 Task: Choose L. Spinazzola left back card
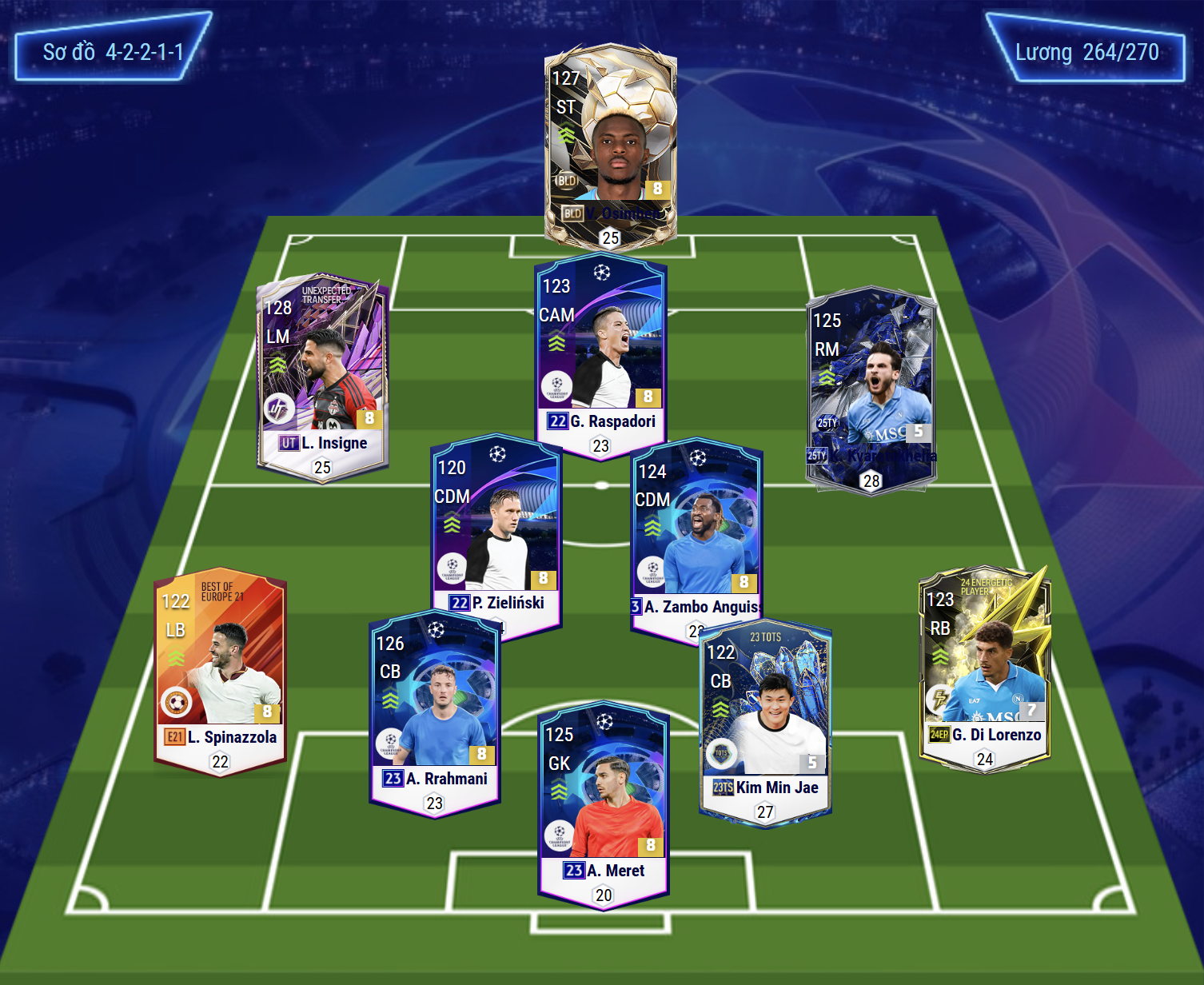tap(220, 673)
